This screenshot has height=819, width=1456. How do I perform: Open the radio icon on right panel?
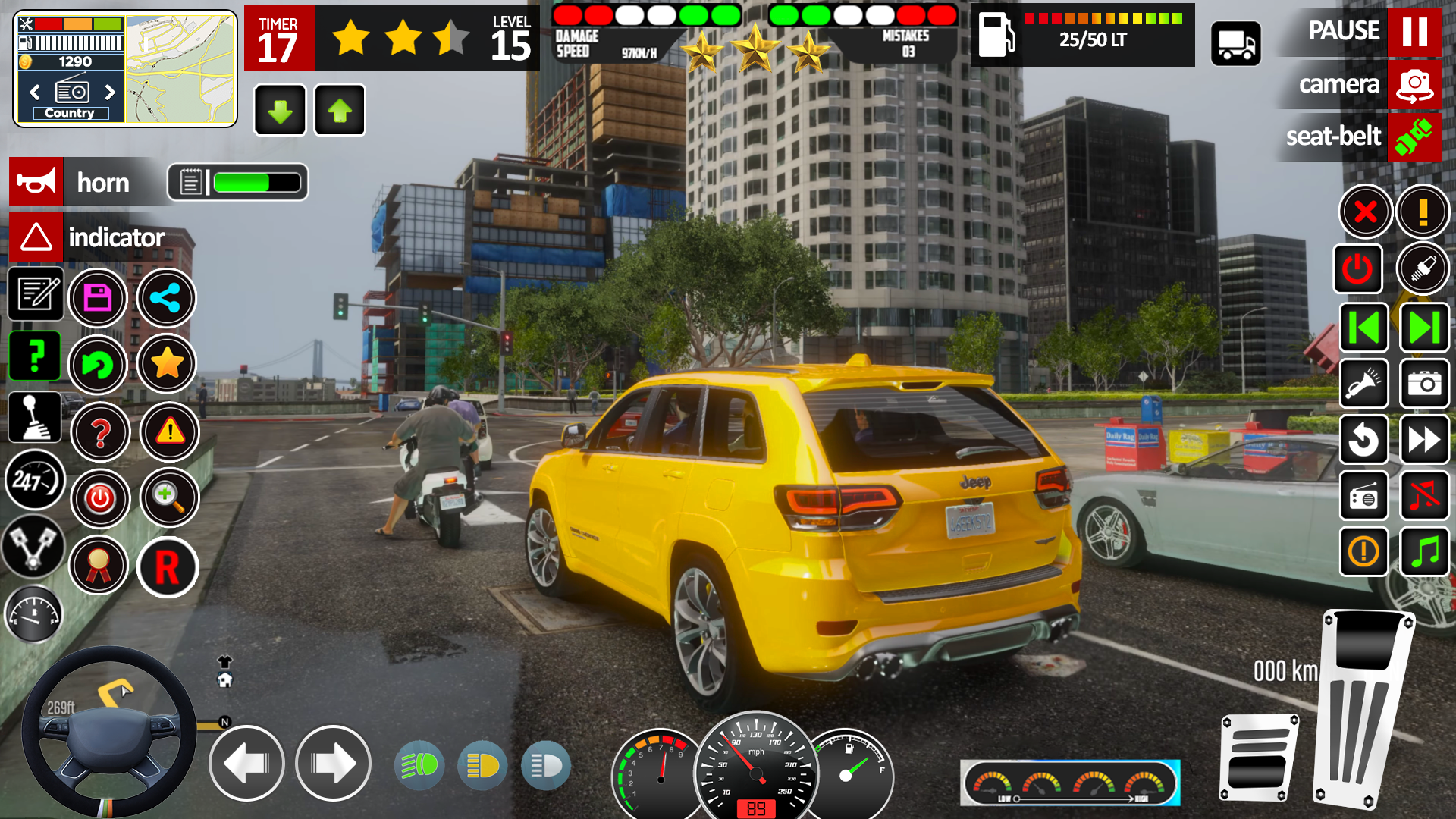tap(1364, 495)
